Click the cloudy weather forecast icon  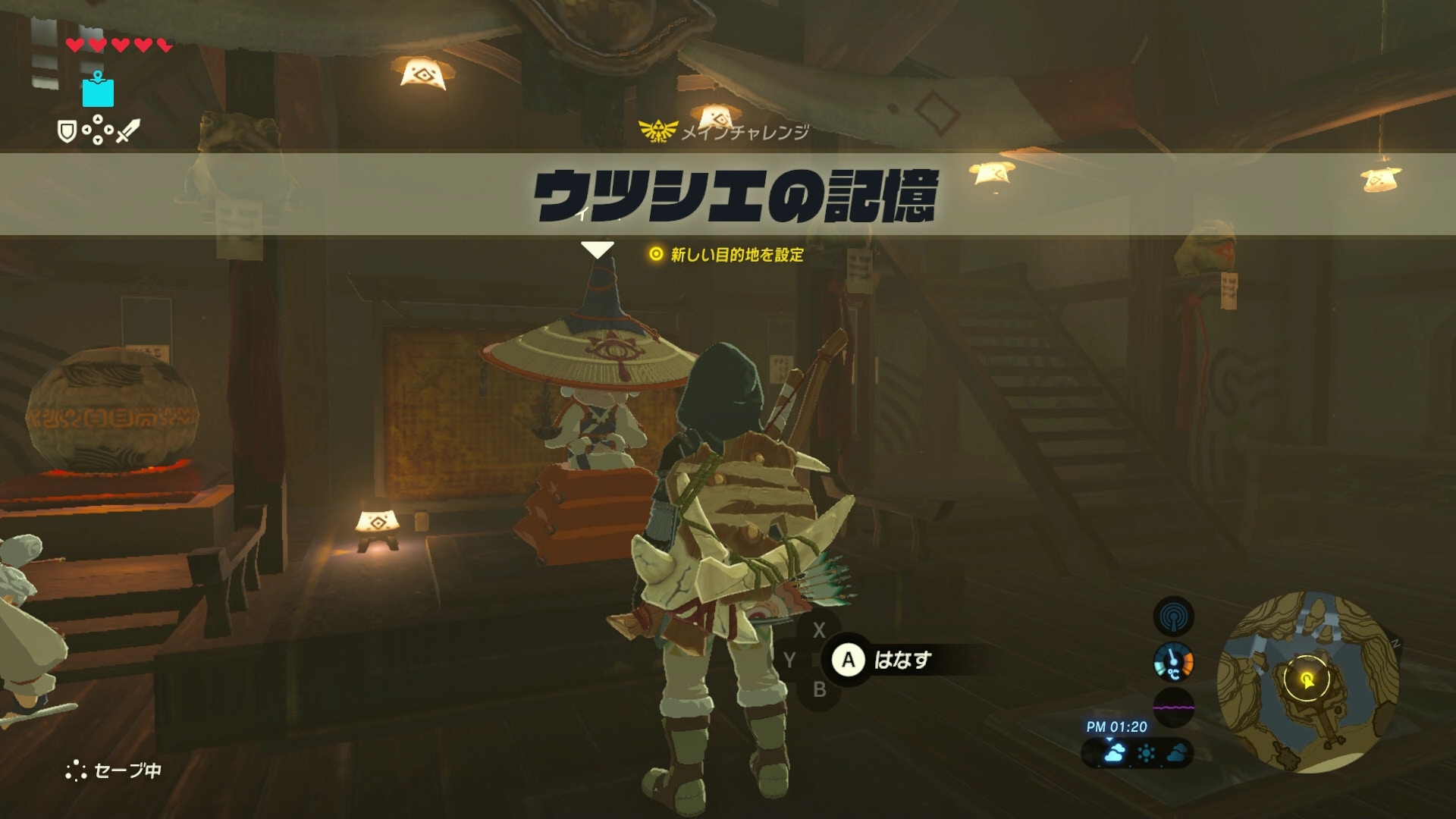pos(1115,754)
